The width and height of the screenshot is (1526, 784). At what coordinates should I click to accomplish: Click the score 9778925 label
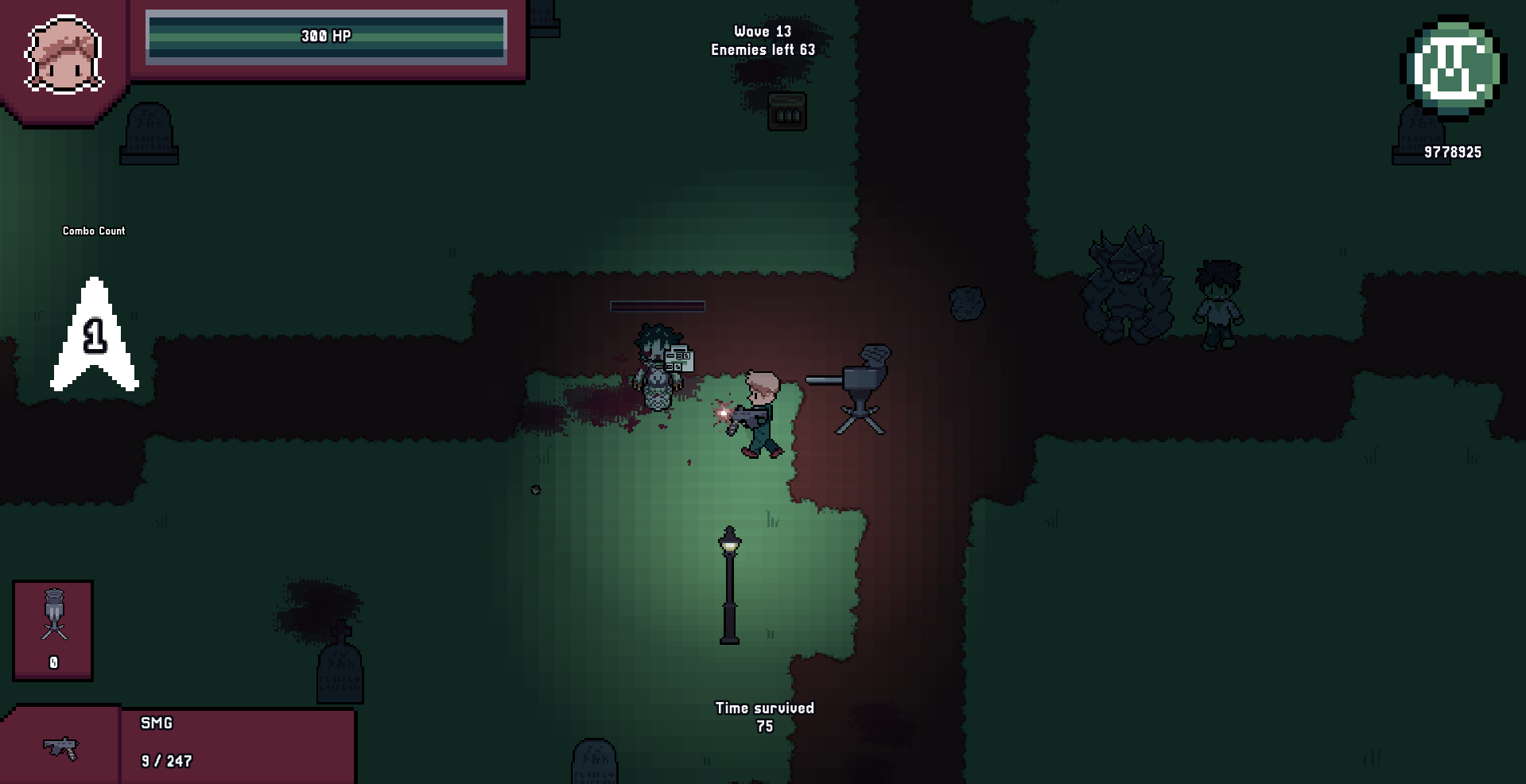click(x=1452, y=153)
